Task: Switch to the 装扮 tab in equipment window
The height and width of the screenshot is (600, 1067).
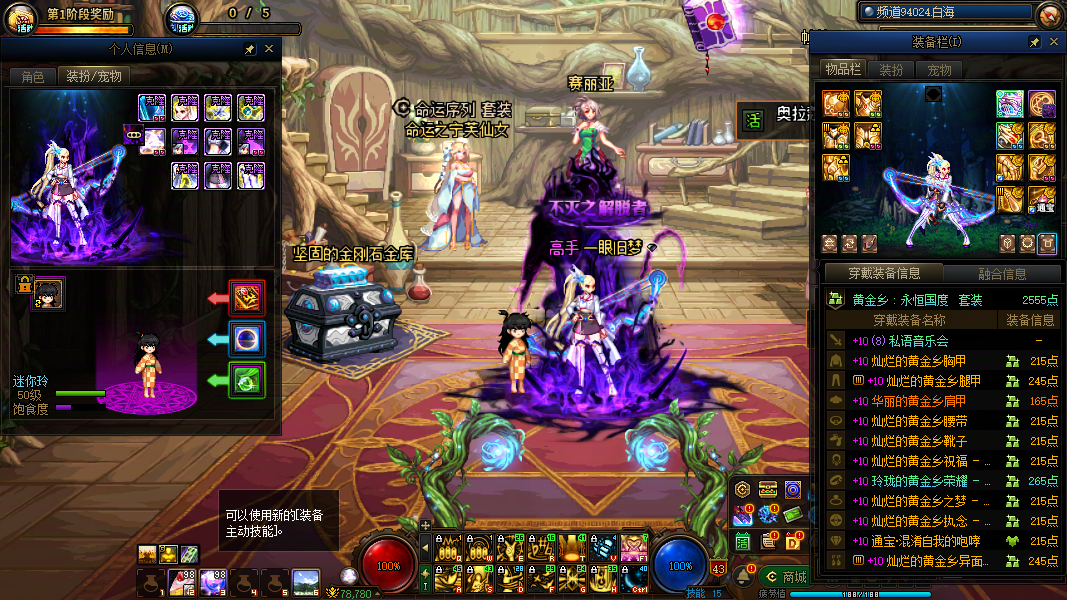Action: coord(890,70)
